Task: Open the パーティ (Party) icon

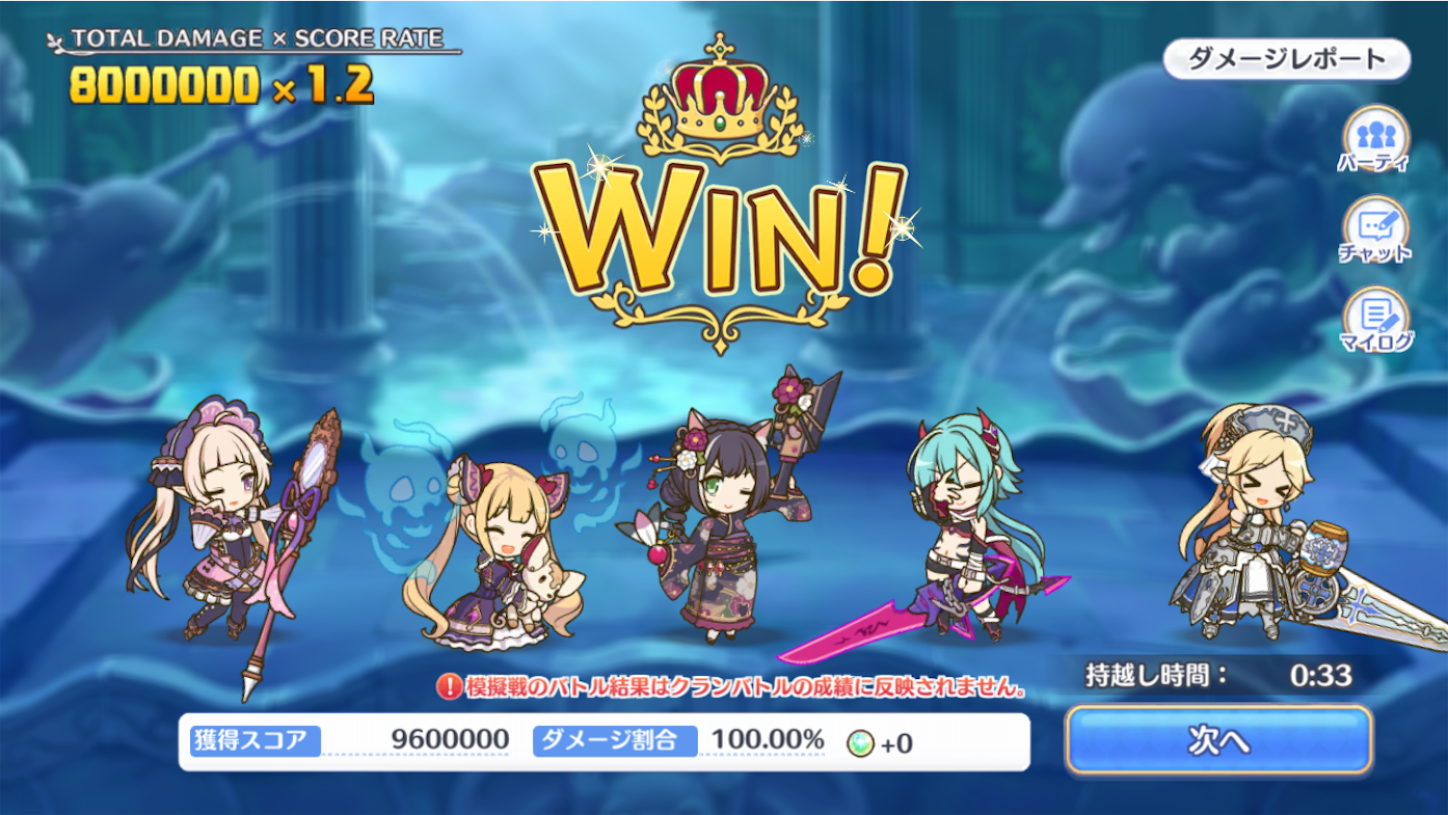Action: tap(1378, 137)
